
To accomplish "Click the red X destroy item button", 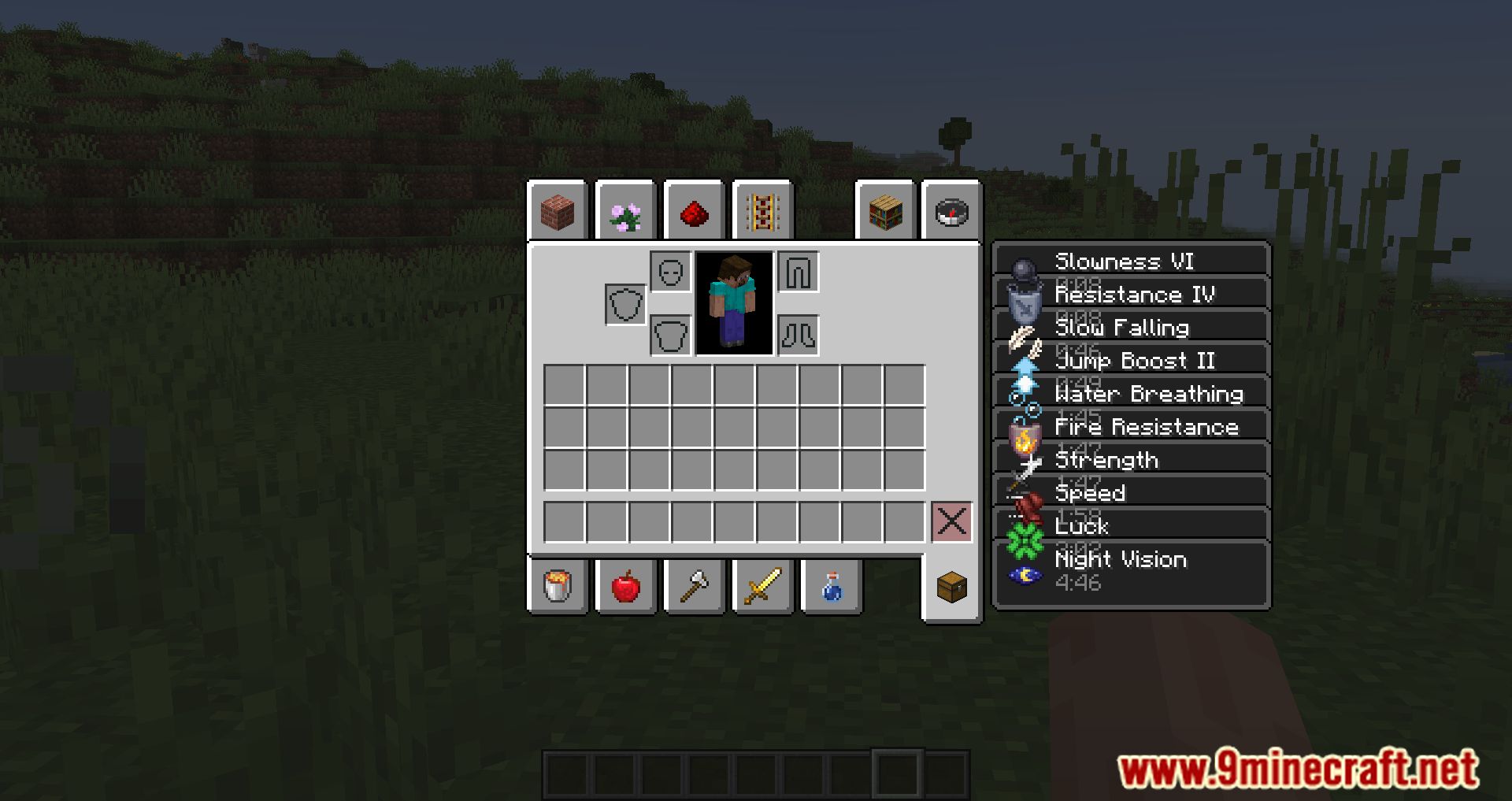I will coord(951,520).
